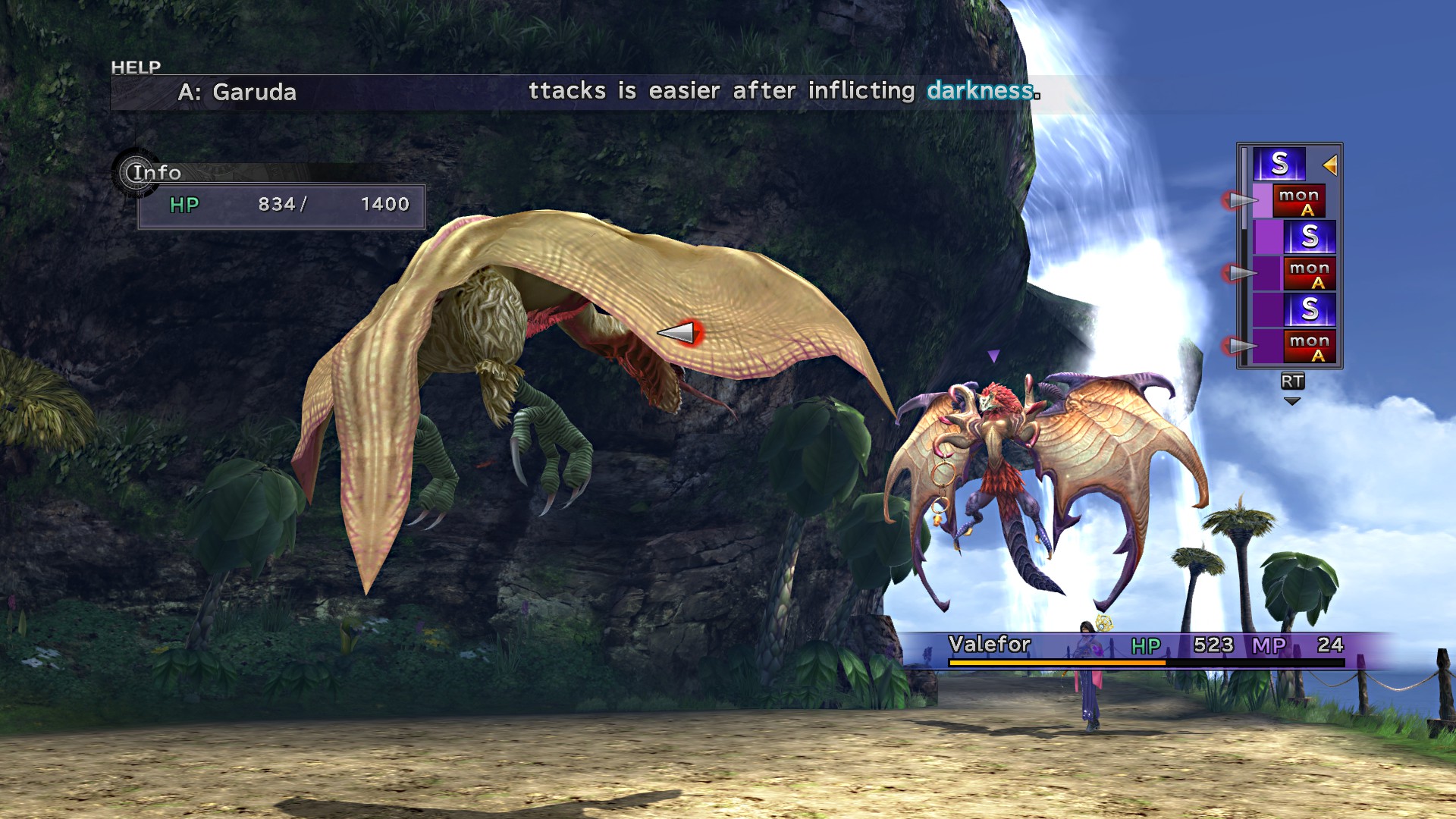Screen dimensions: 1456x819
Task: Click the down arrow below the turn order list
Action: [x=1292, y=401]
